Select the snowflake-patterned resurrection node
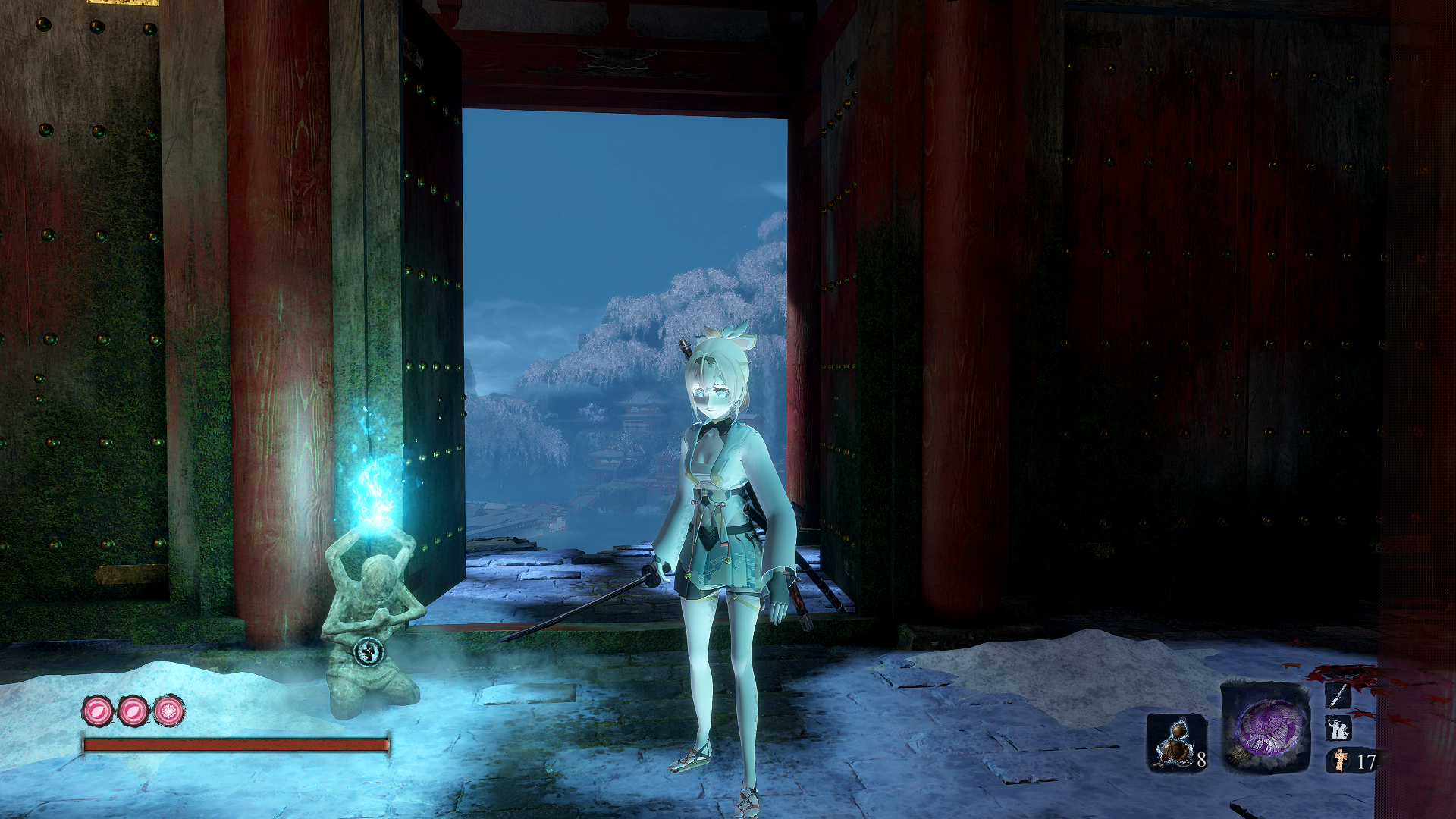 169,711
